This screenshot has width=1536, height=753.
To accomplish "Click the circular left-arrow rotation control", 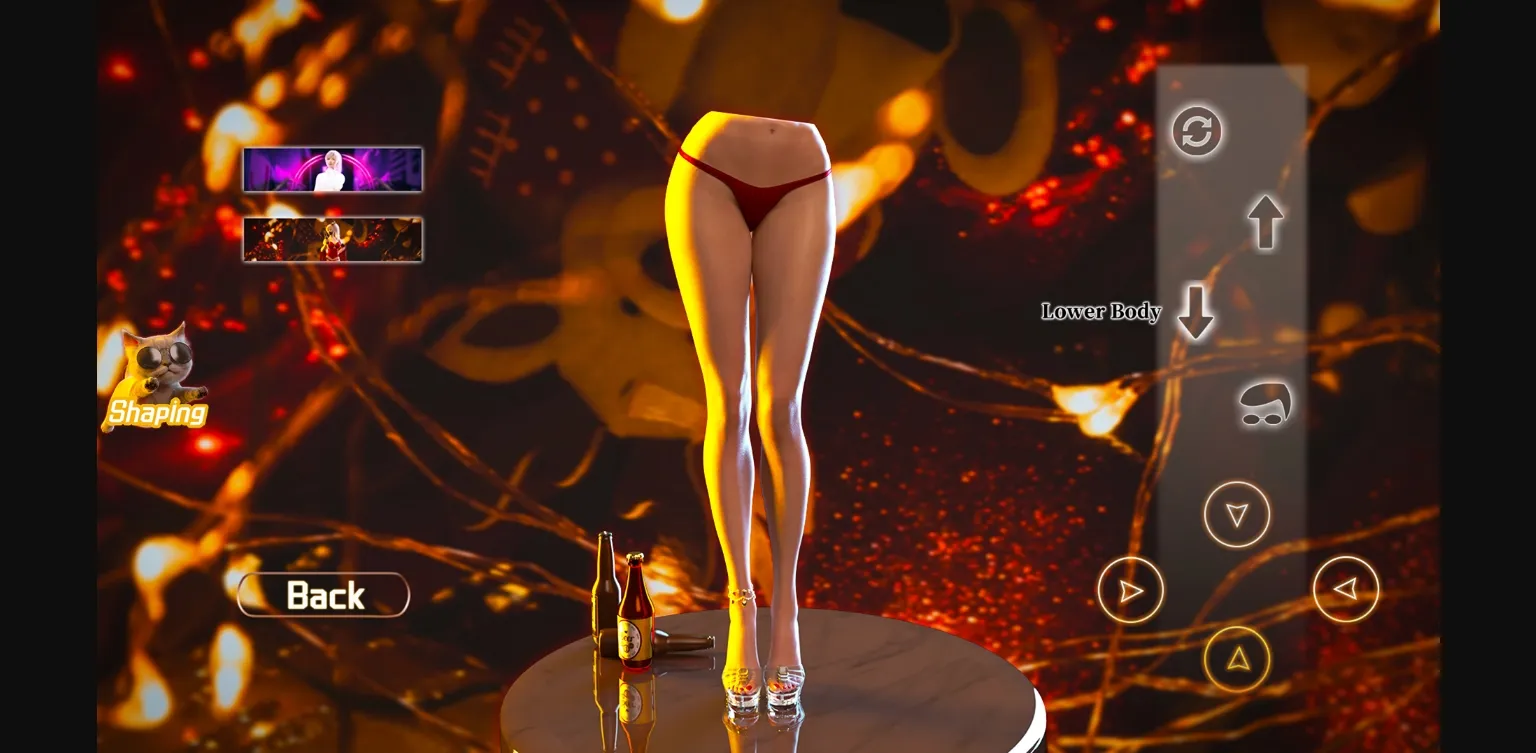I will pos(1346,590).
